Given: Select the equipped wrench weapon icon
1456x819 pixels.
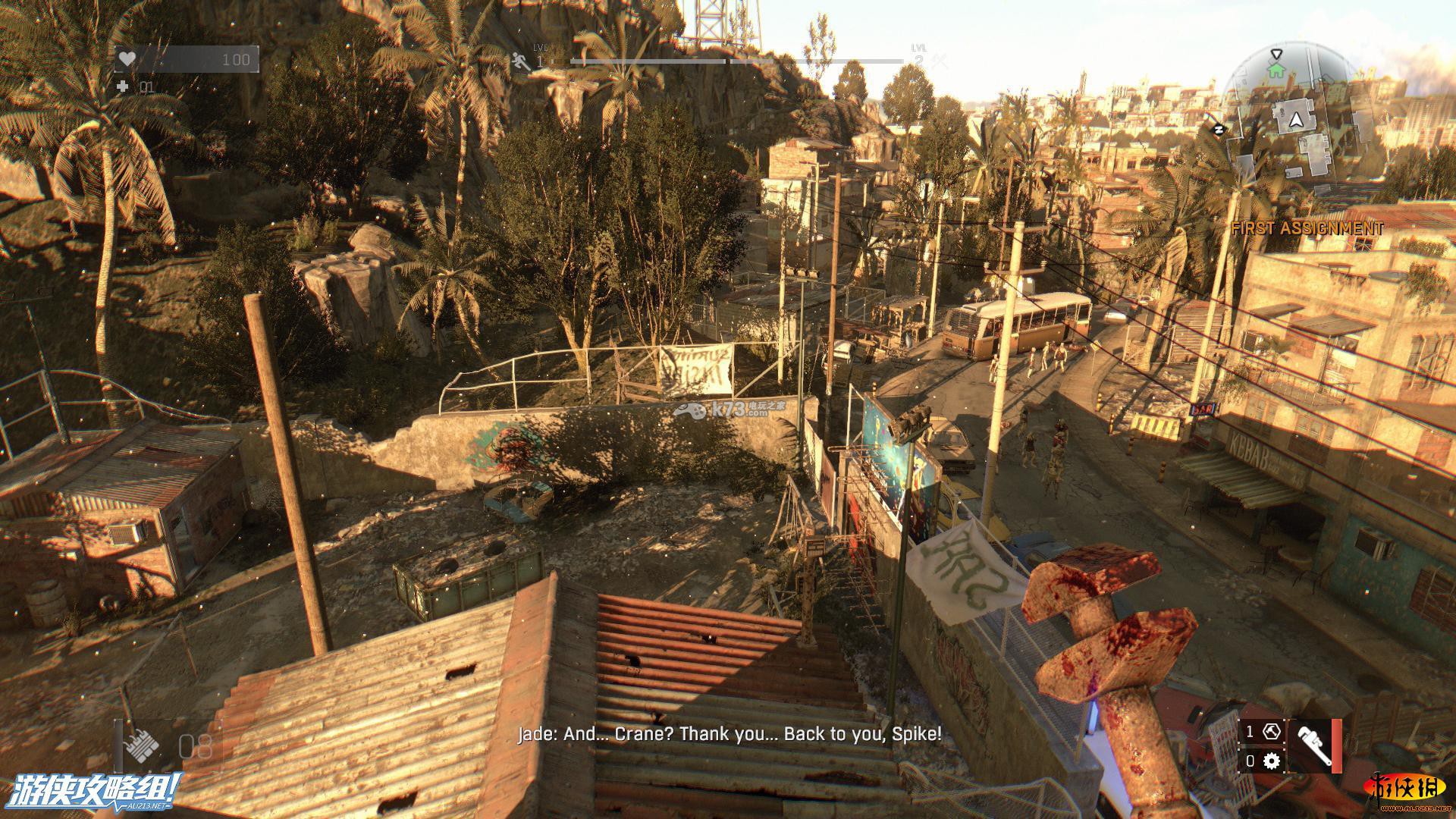Looking at the screenshot, I should point(1312,746).
